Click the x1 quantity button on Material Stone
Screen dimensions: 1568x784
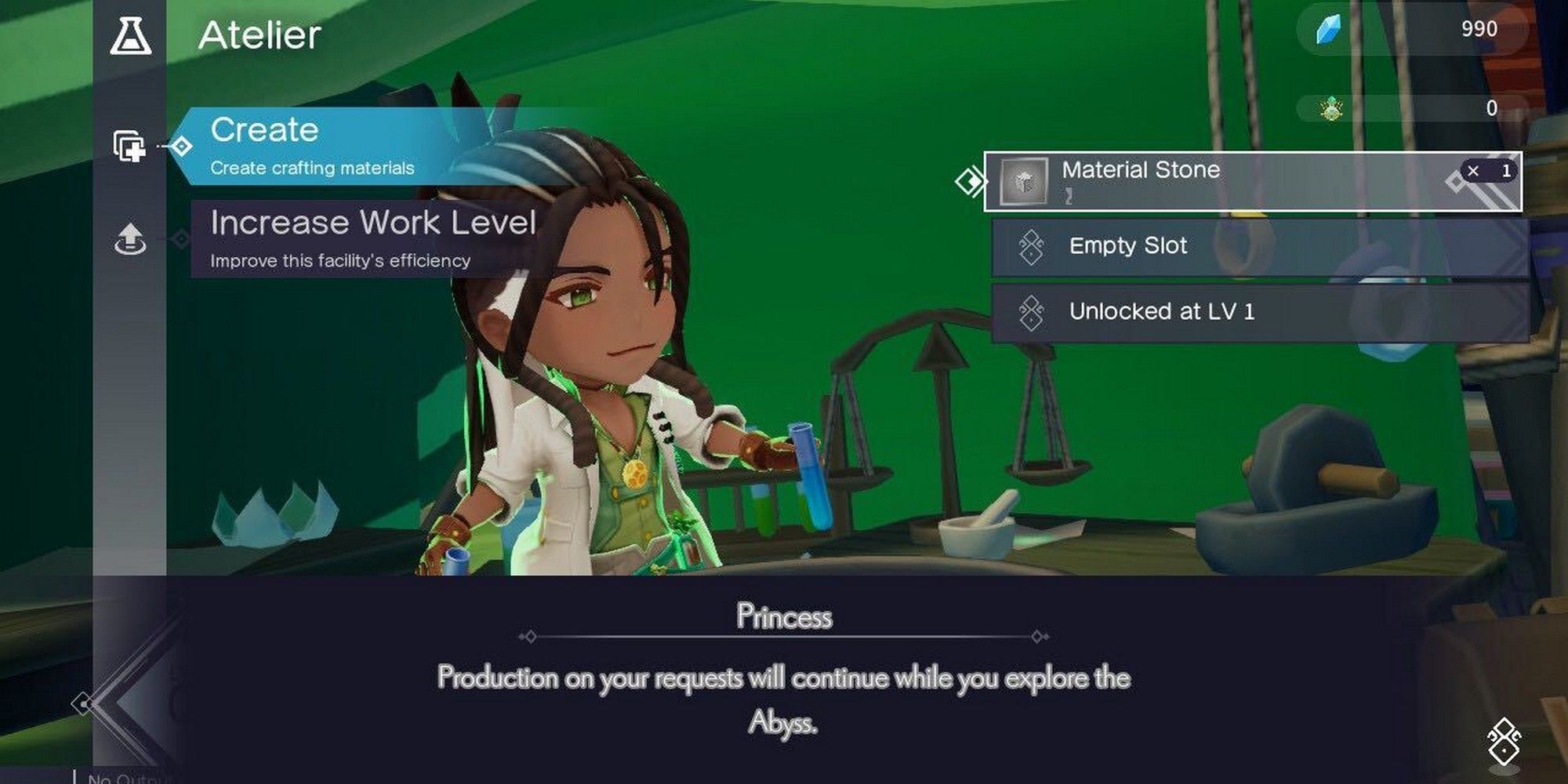point(1489,171)
